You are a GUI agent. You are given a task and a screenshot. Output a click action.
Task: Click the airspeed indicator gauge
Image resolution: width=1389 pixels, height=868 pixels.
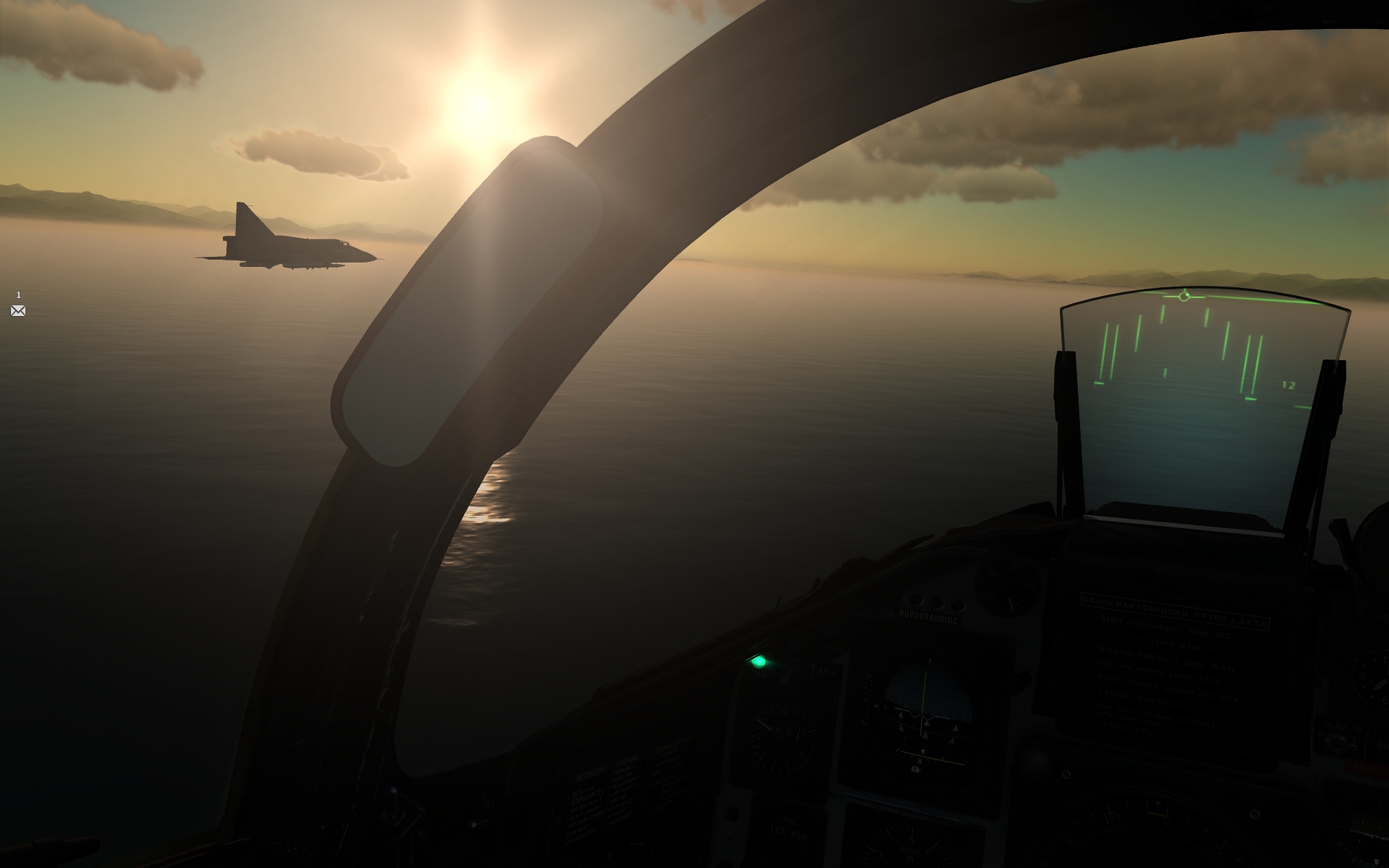[x=782, y=735]
